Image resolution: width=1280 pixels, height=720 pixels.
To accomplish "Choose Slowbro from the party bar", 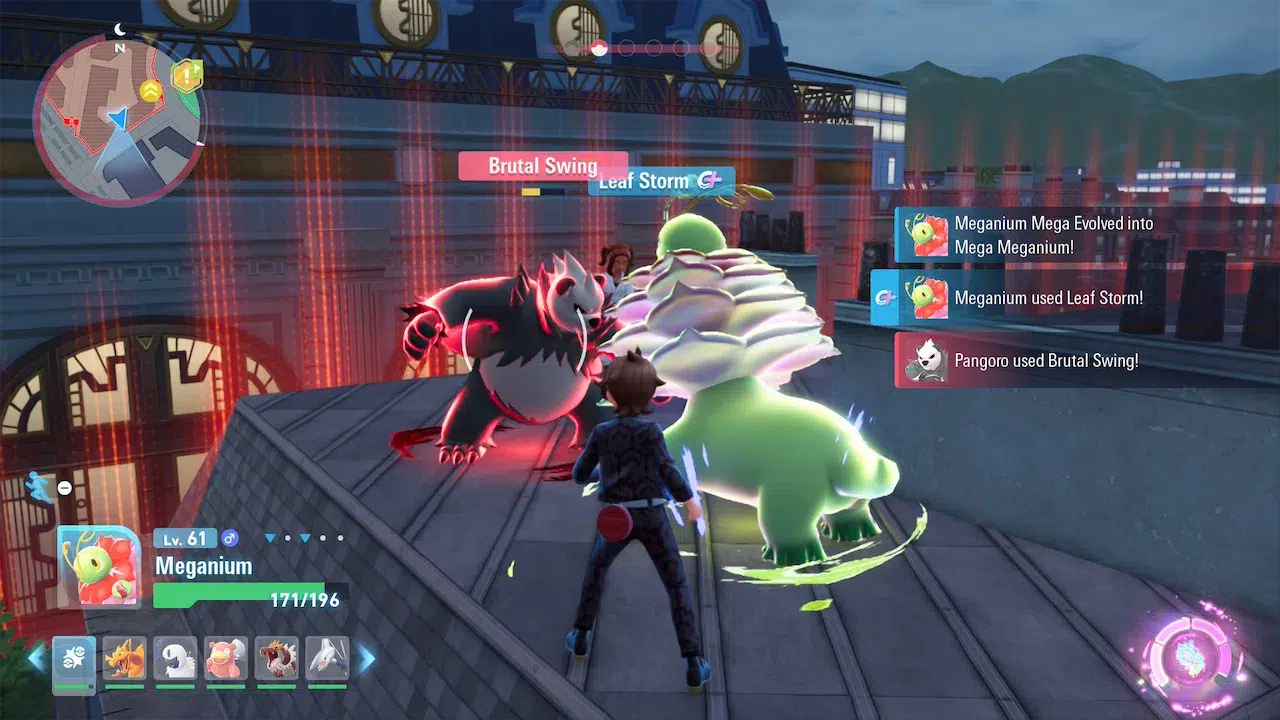I will click(x=226, y=658).
